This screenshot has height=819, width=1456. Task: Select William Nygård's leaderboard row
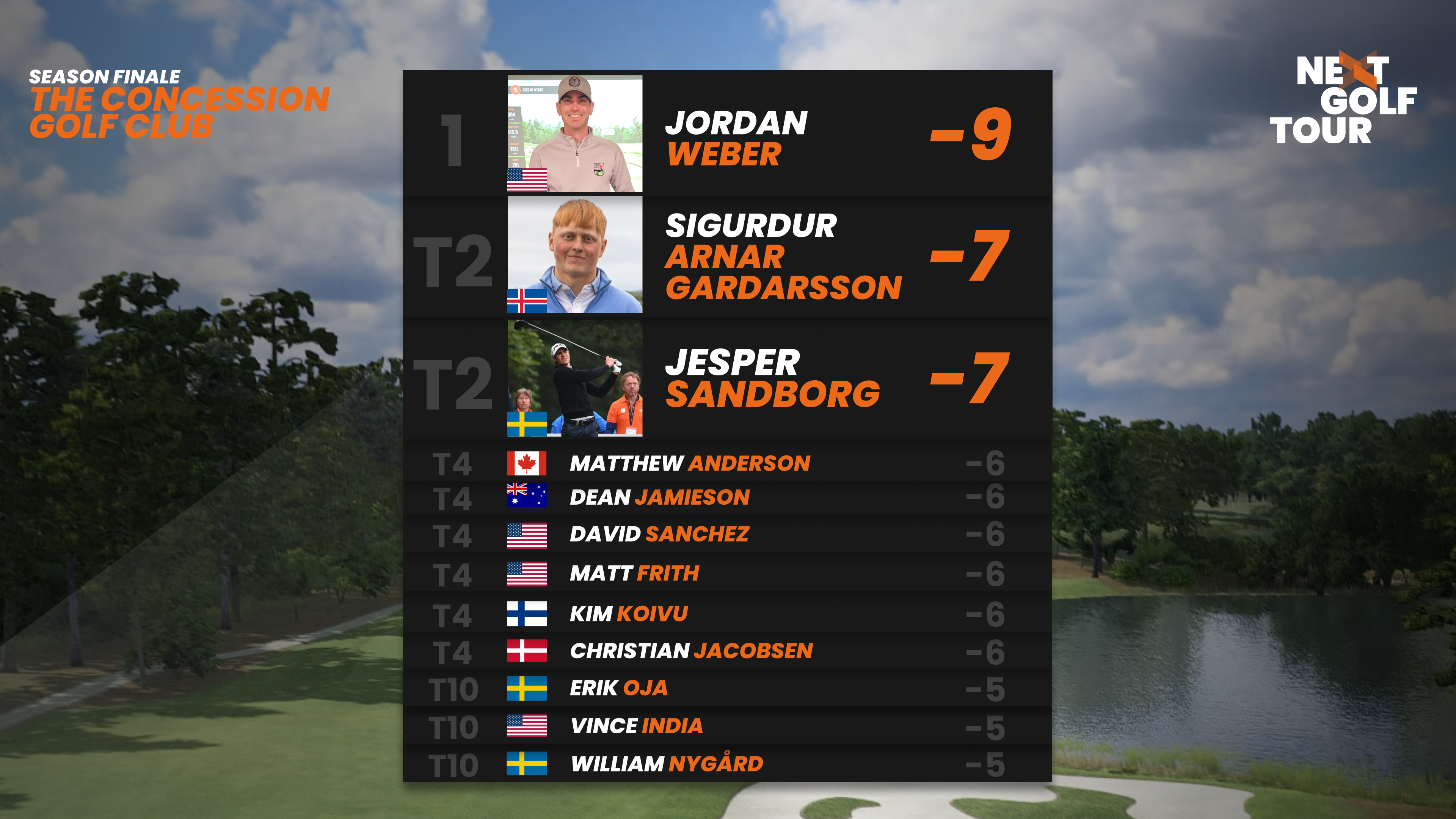tap(727, 764)
